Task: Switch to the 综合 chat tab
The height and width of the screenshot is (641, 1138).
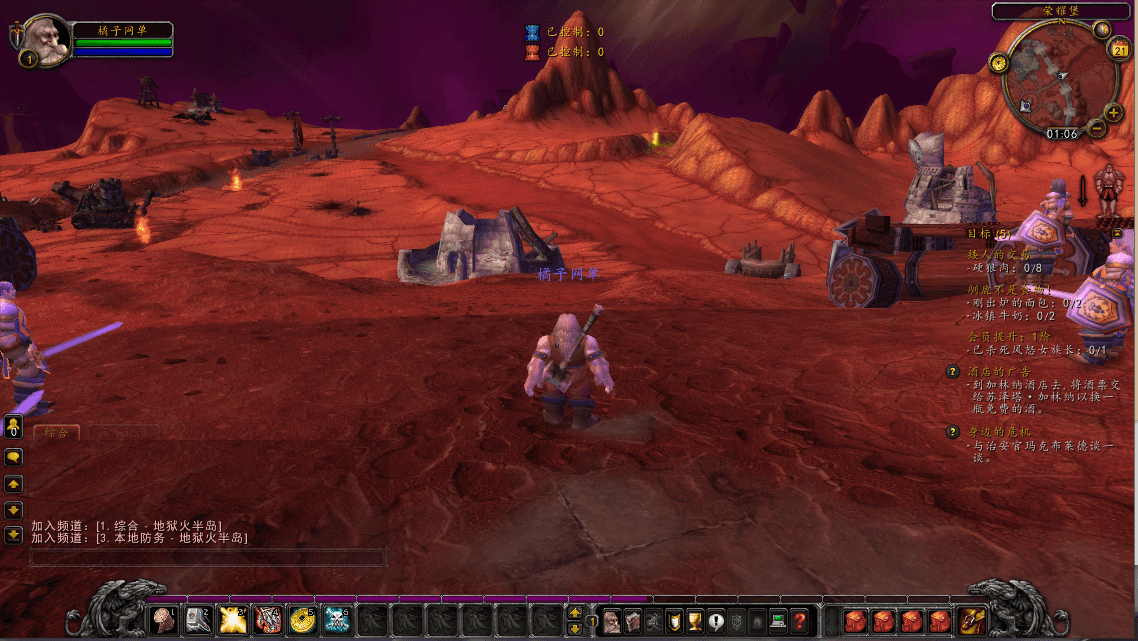Action: click(x=56, y=433)
